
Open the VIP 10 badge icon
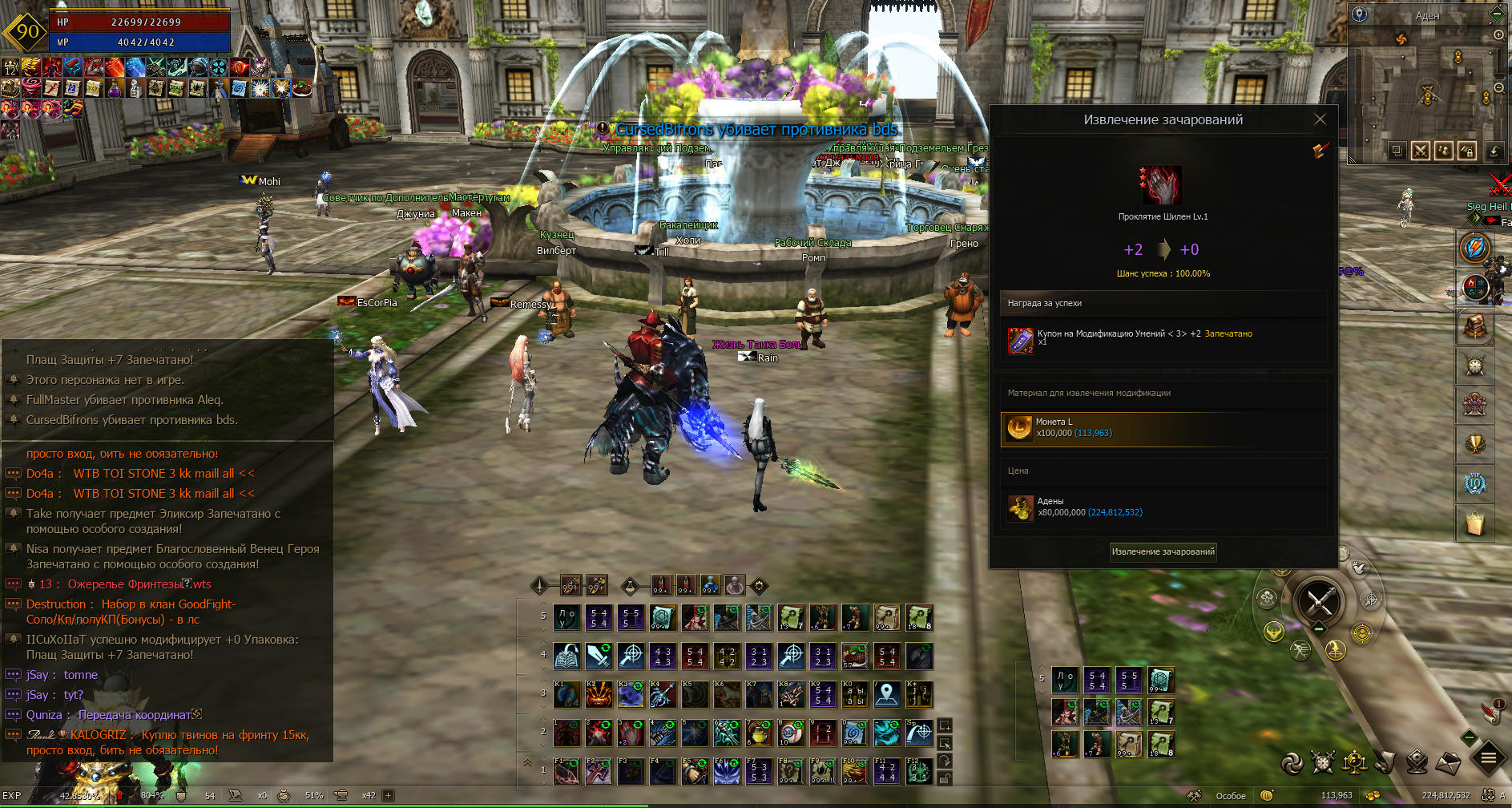[x=1474, y=483]
